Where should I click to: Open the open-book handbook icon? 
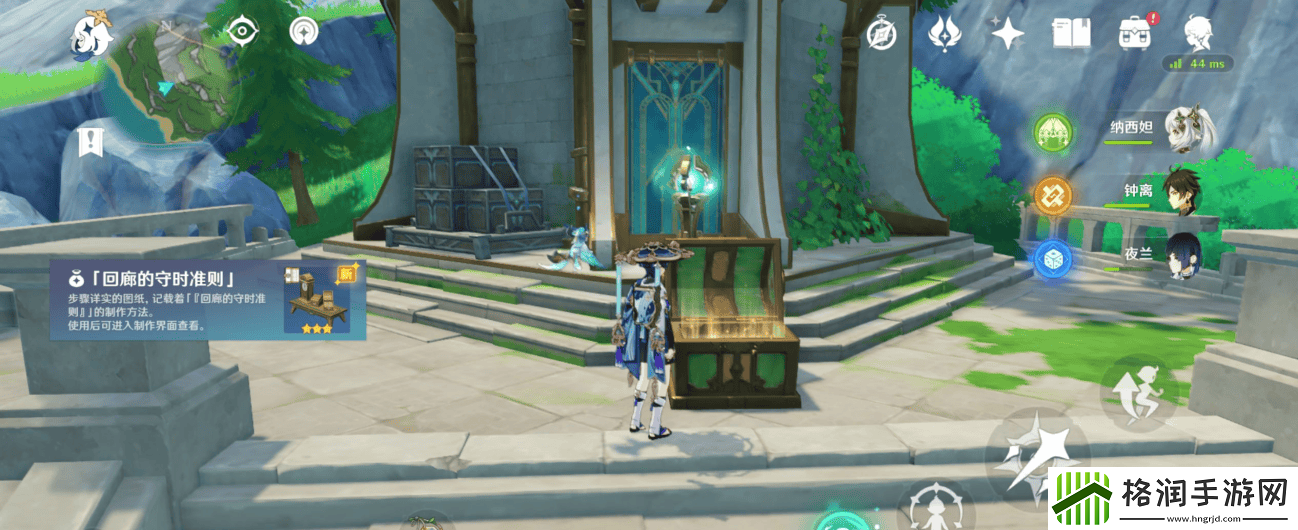point(1070,35)
